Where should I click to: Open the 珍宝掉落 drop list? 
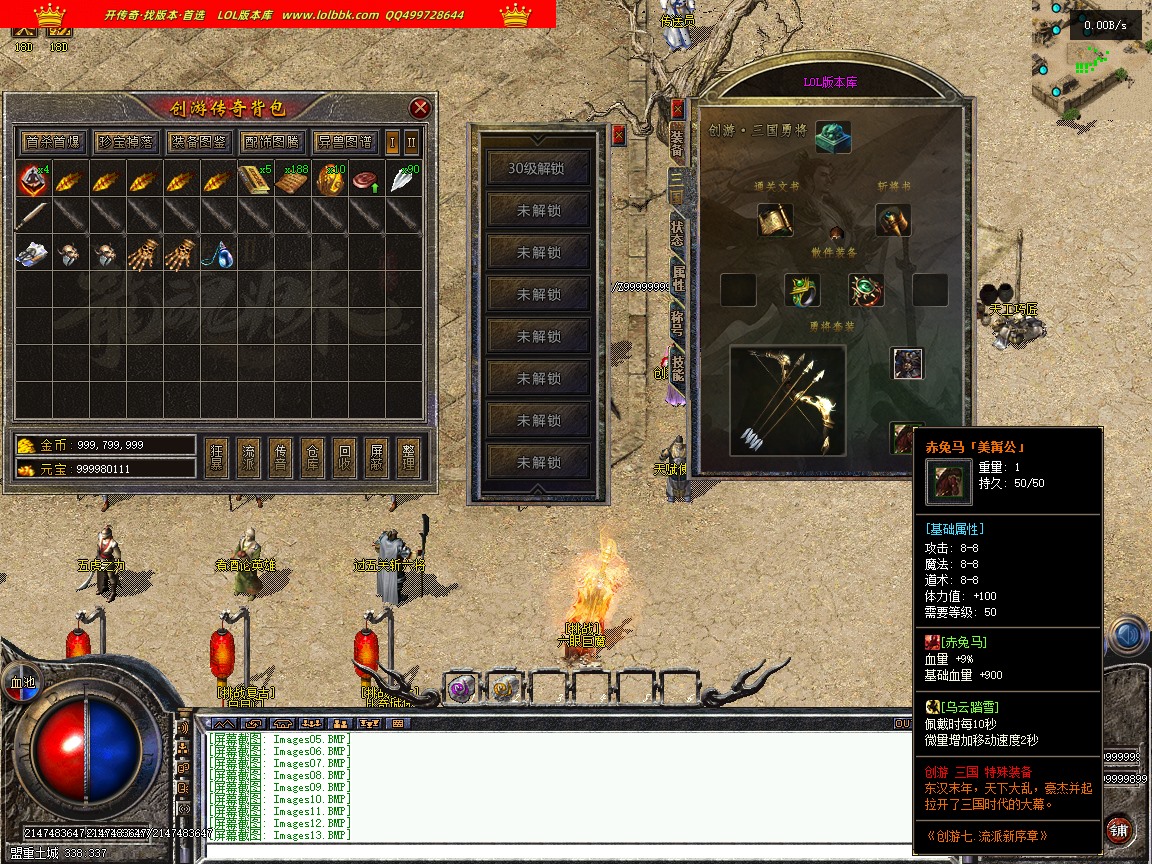[126, 142]
